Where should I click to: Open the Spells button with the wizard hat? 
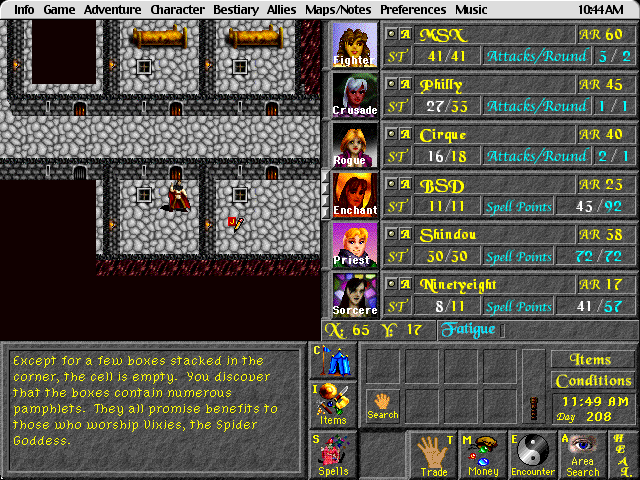coord(334,455)
